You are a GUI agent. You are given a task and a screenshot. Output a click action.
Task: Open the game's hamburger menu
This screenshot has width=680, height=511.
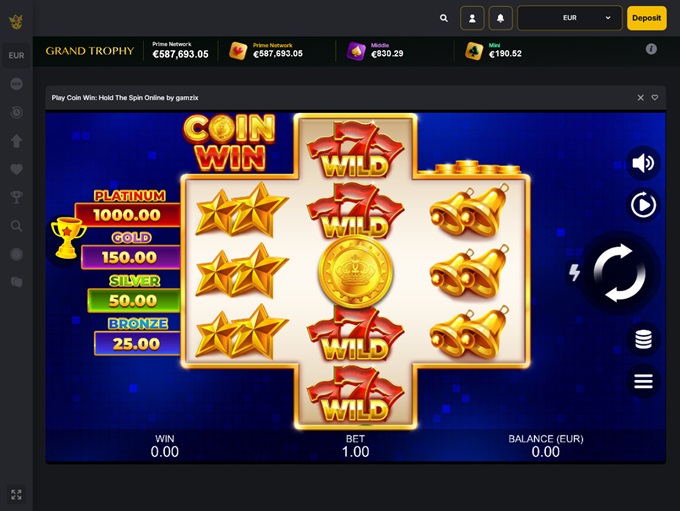pyautogui.click(x=643, y=381)
